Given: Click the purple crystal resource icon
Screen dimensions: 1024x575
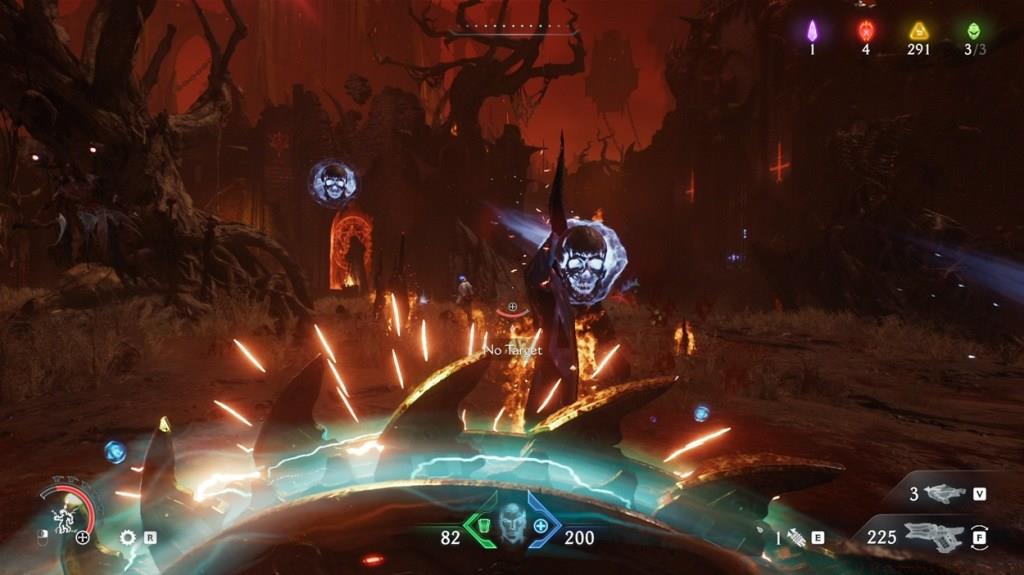Looking at the screenshot, I should [812, 30].
